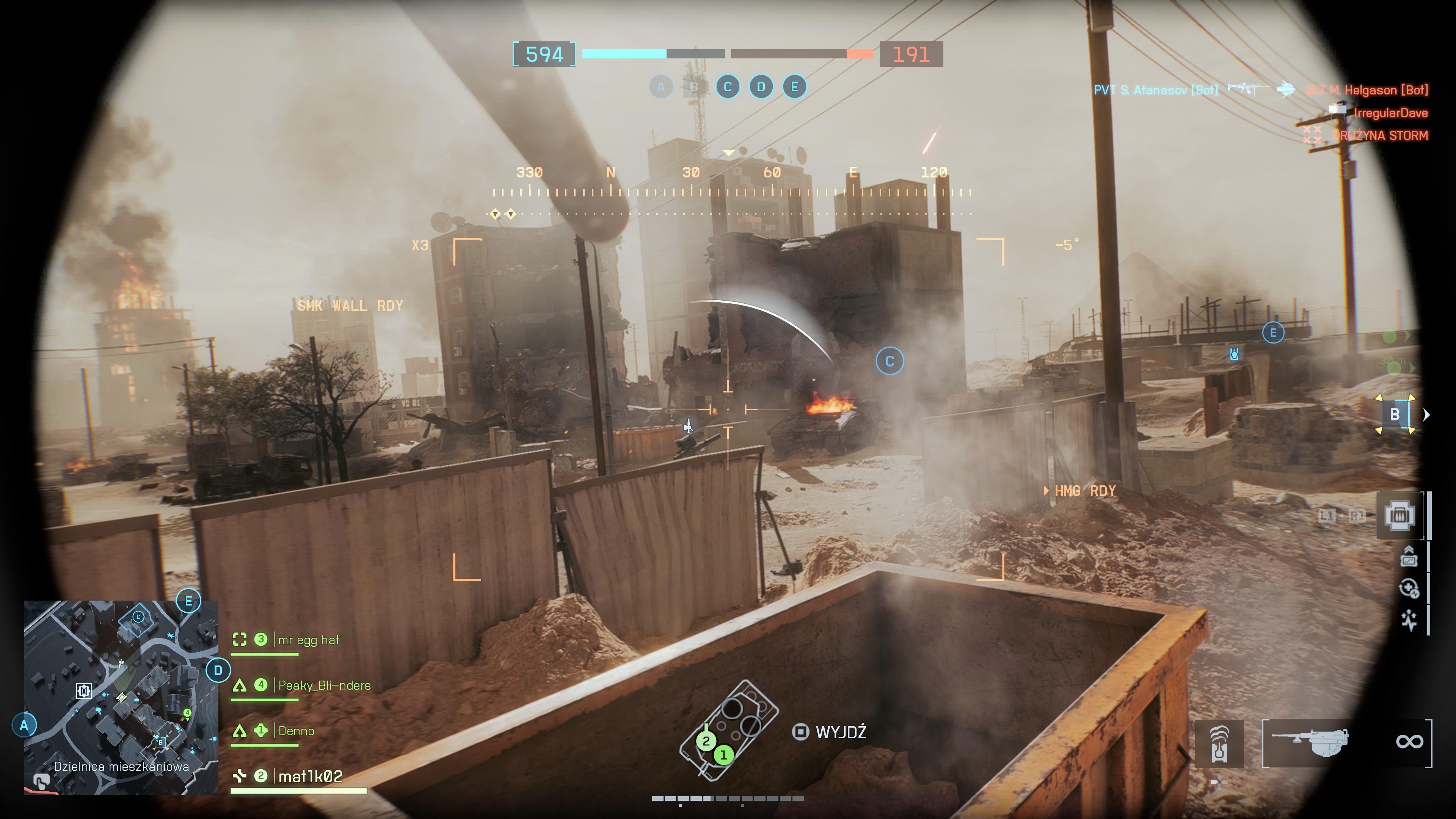1456x819 pixels.
Task: Activate the circular-arrows medical cross icon
Action: point(1409,588)
